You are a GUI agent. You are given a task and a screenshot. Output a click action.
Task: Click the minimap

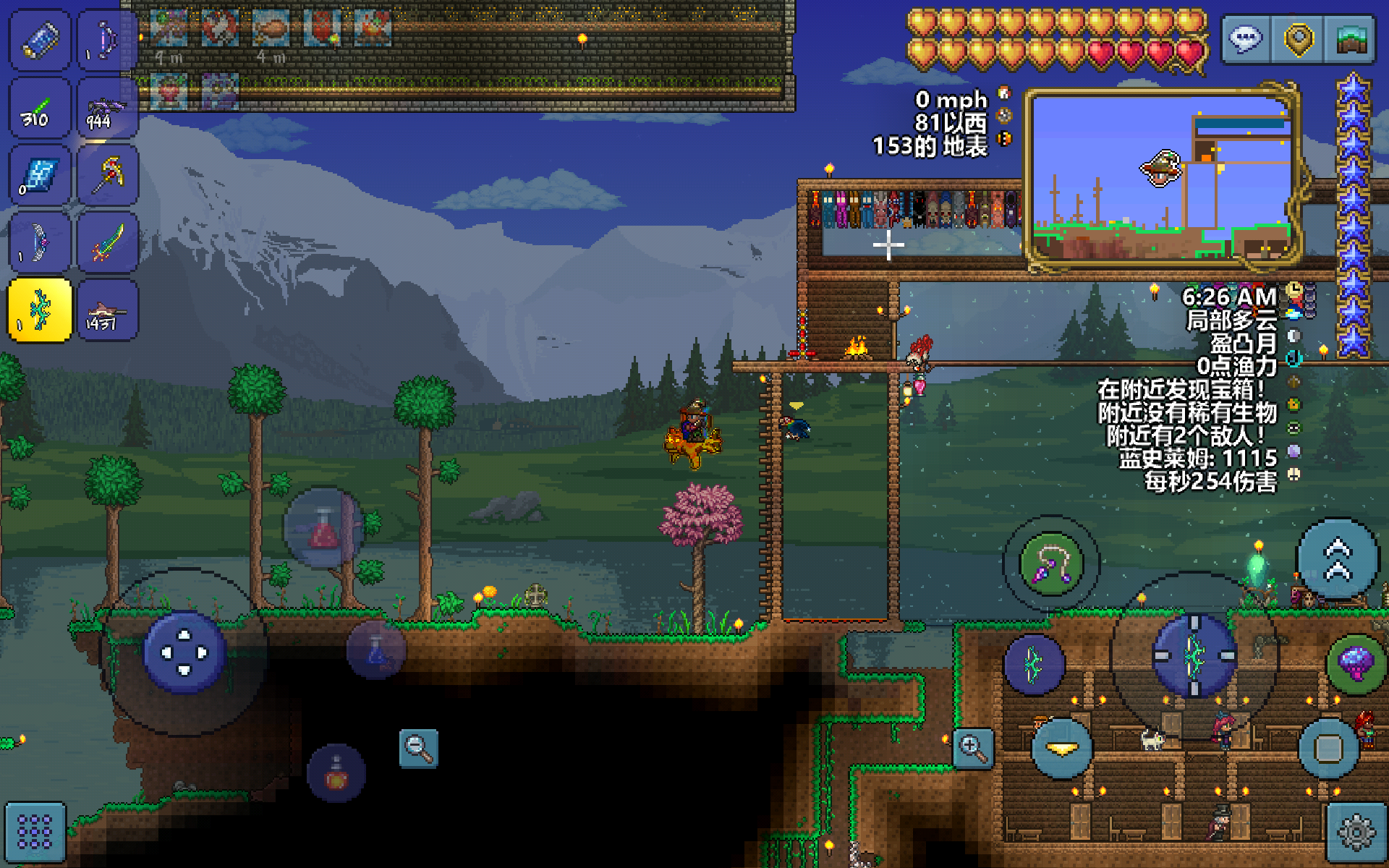tap(1162, 178)
